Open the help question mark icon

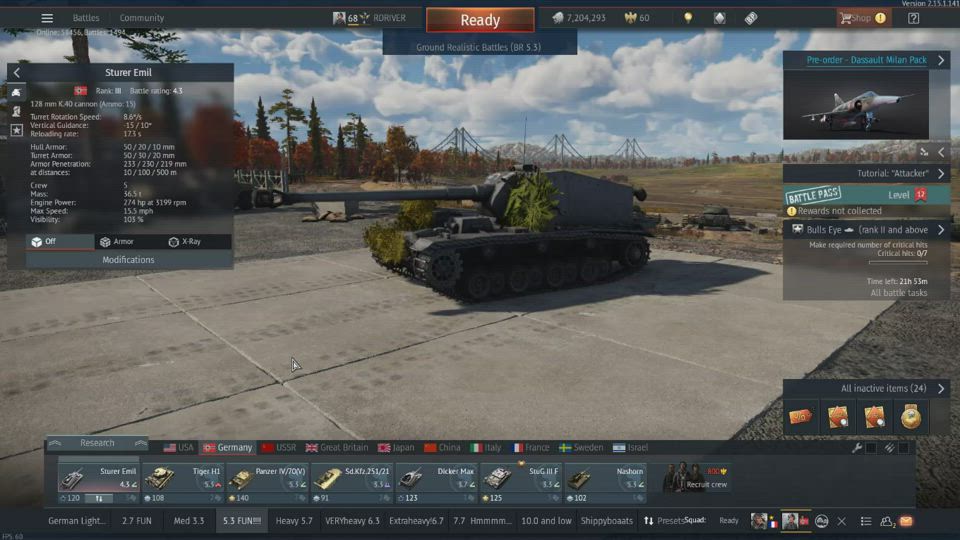[x=913, y=18]
